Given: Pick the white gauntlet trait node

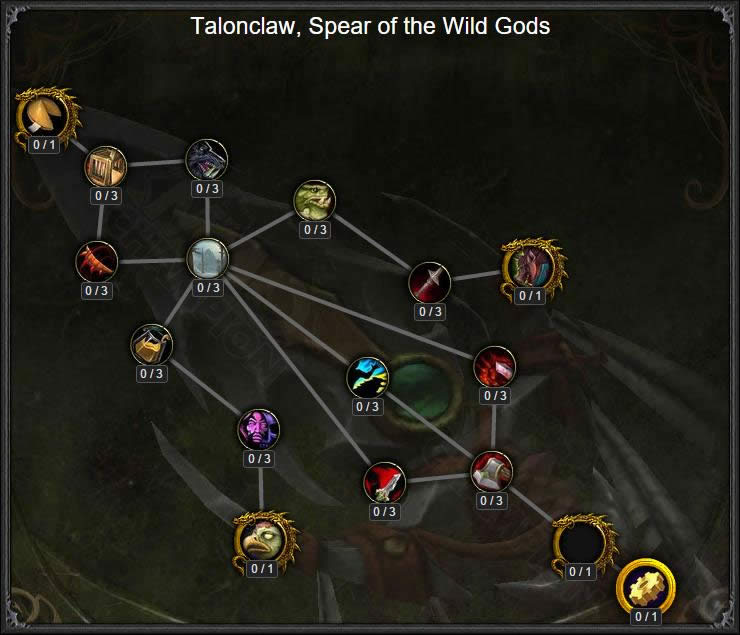Looking at the screenshot, I should [x=491, y=472].
